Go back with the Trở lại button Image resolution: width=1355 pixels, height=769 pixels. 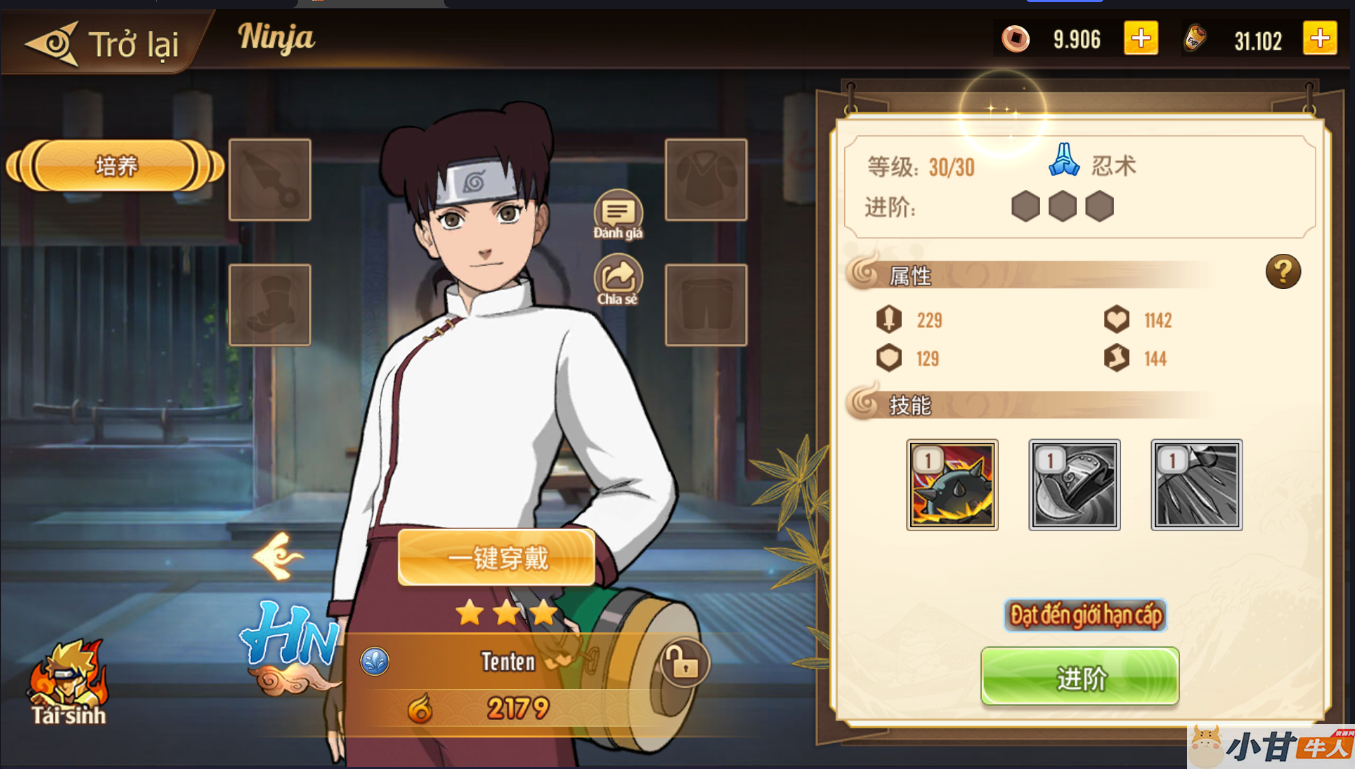click(x=105, y=43)
